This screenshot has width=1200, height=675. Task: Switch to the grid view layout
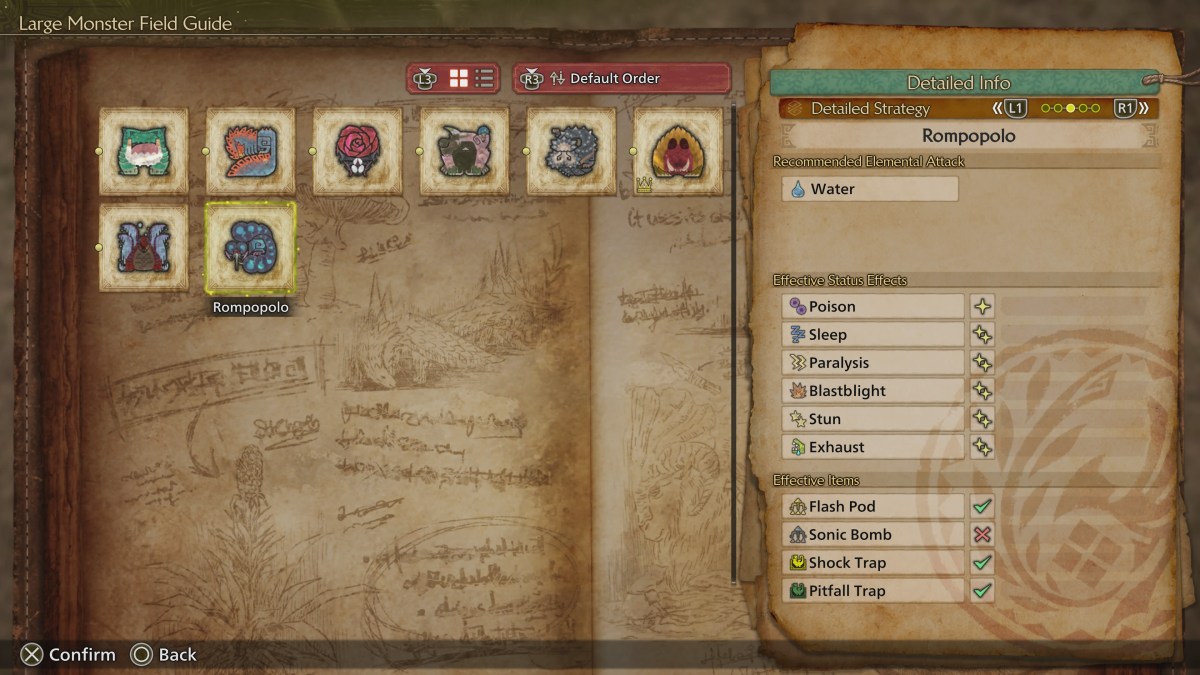coord(459,78)
